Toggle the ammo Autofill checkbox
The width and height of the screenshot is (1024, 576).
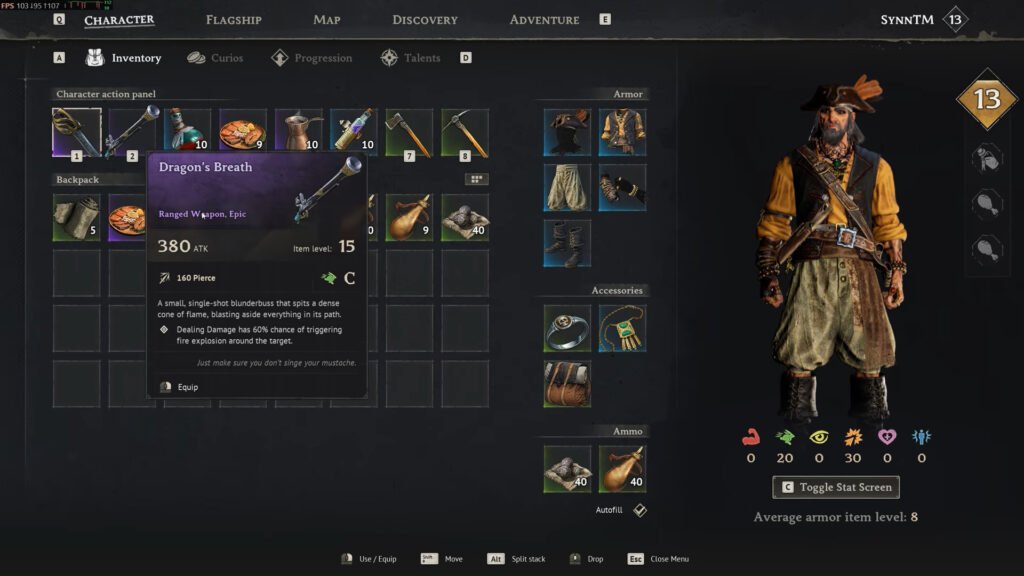(640, 510)
